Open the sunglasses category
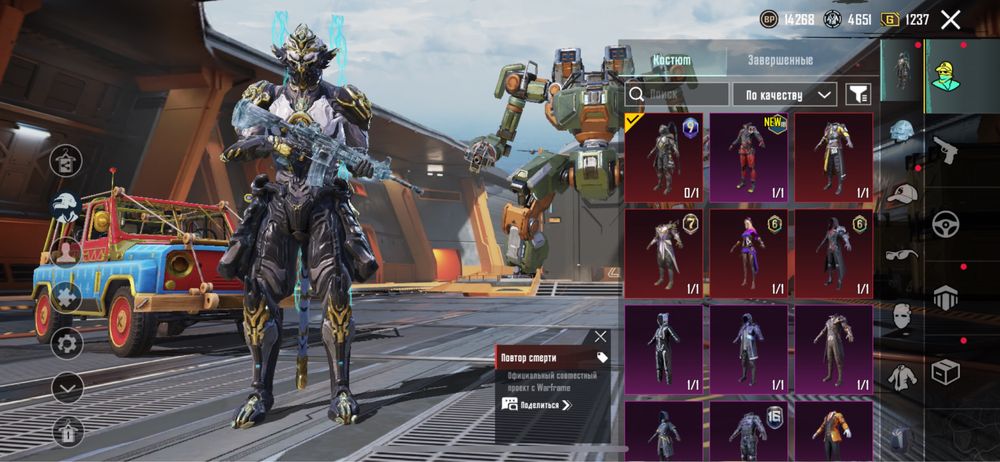 coord(902,255)
